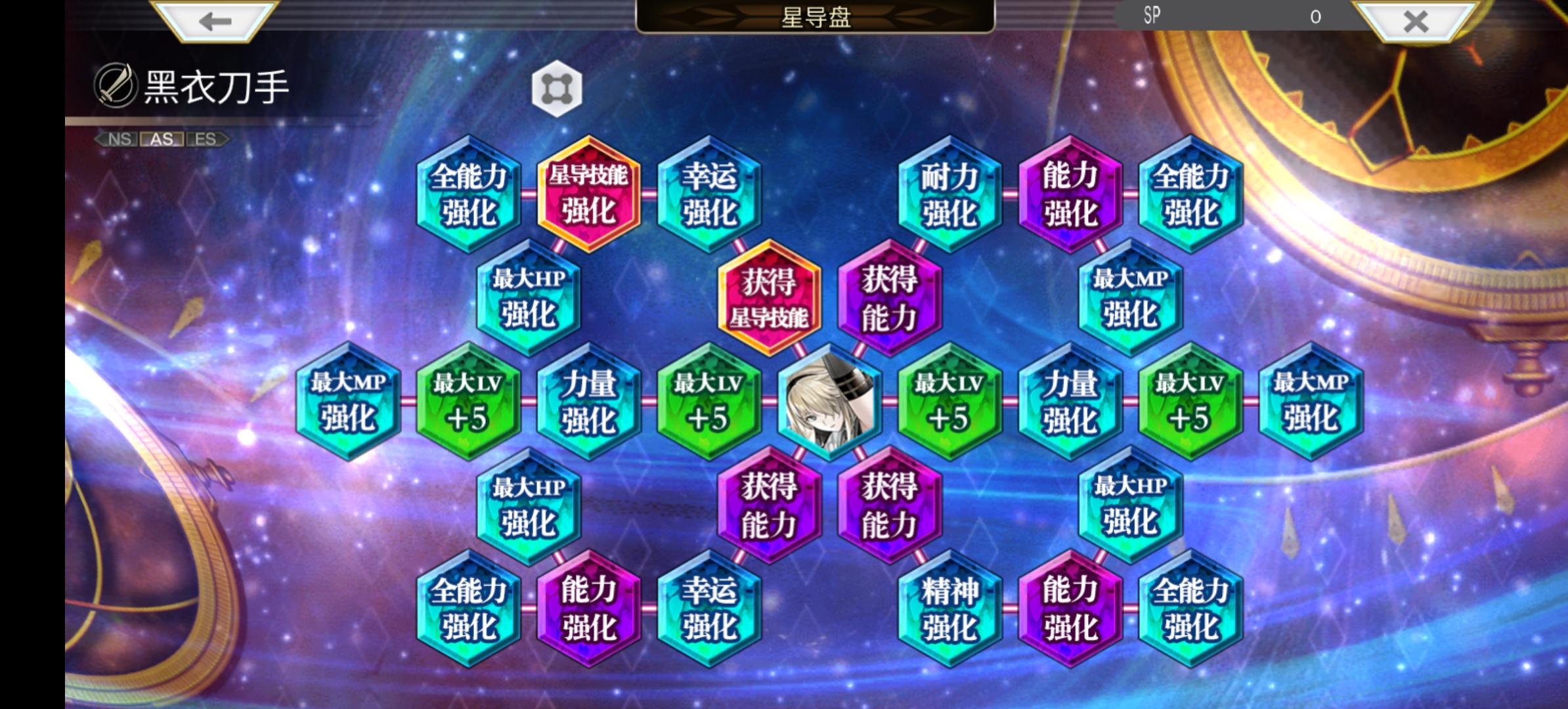Click the character portrait in the center

tap(829, 400)
